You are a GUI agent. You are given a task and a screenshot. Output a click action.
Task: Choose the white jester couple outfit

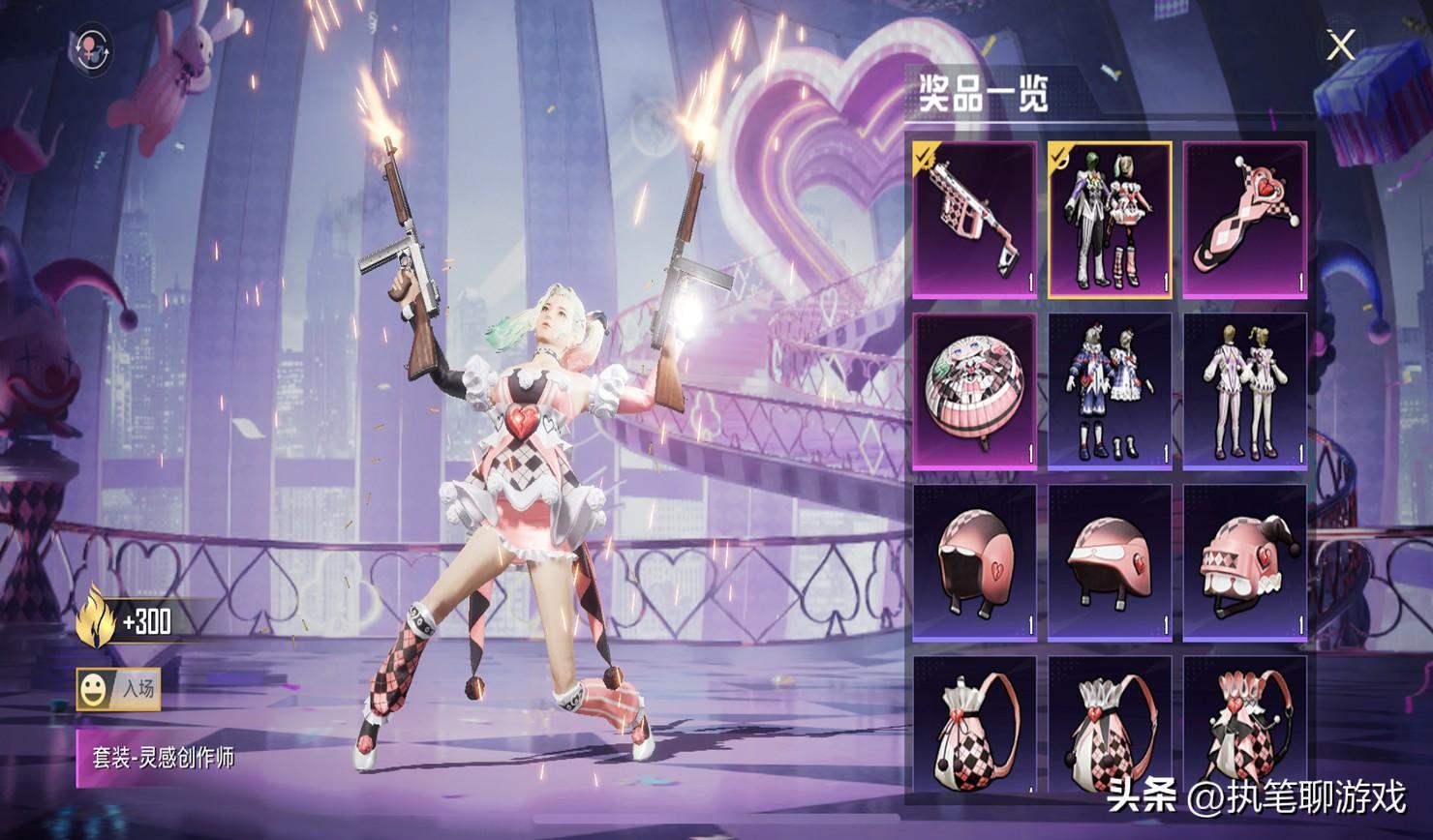[1245, 391]
